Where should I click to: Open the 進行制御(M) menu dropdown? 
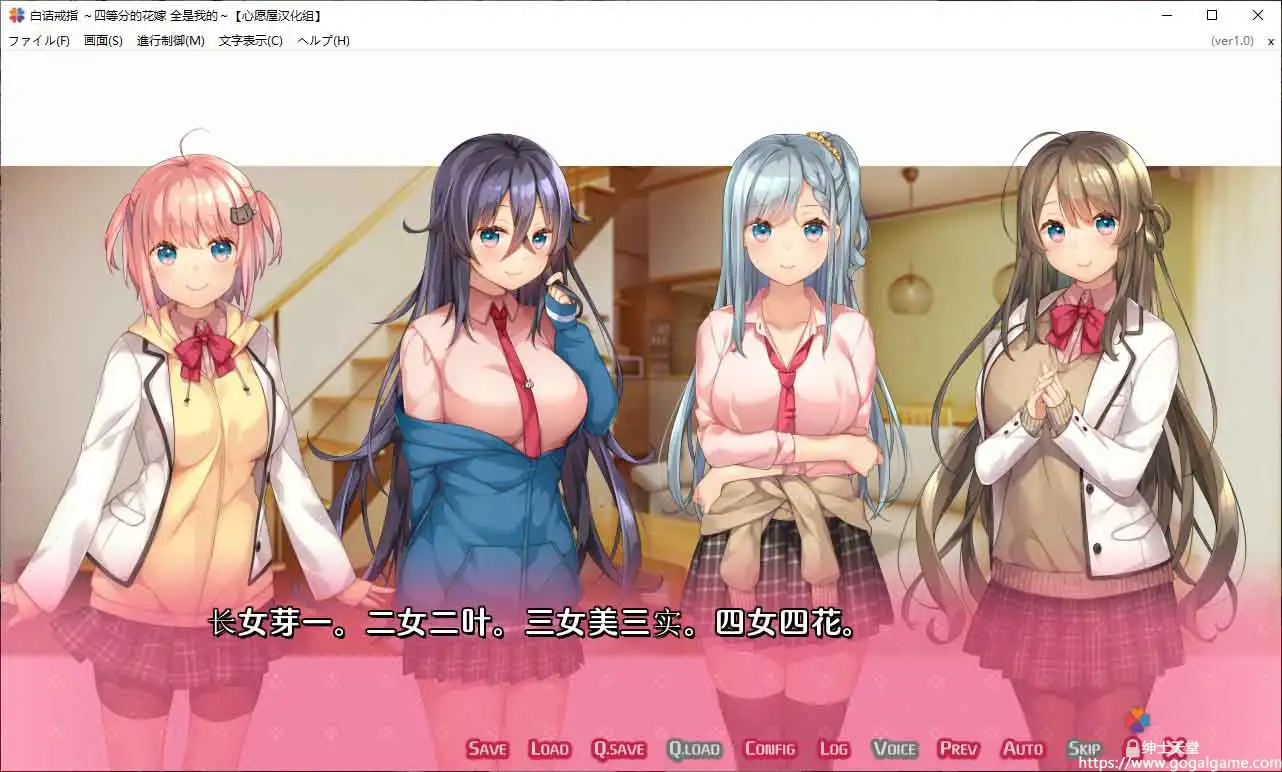coord(169,40)
